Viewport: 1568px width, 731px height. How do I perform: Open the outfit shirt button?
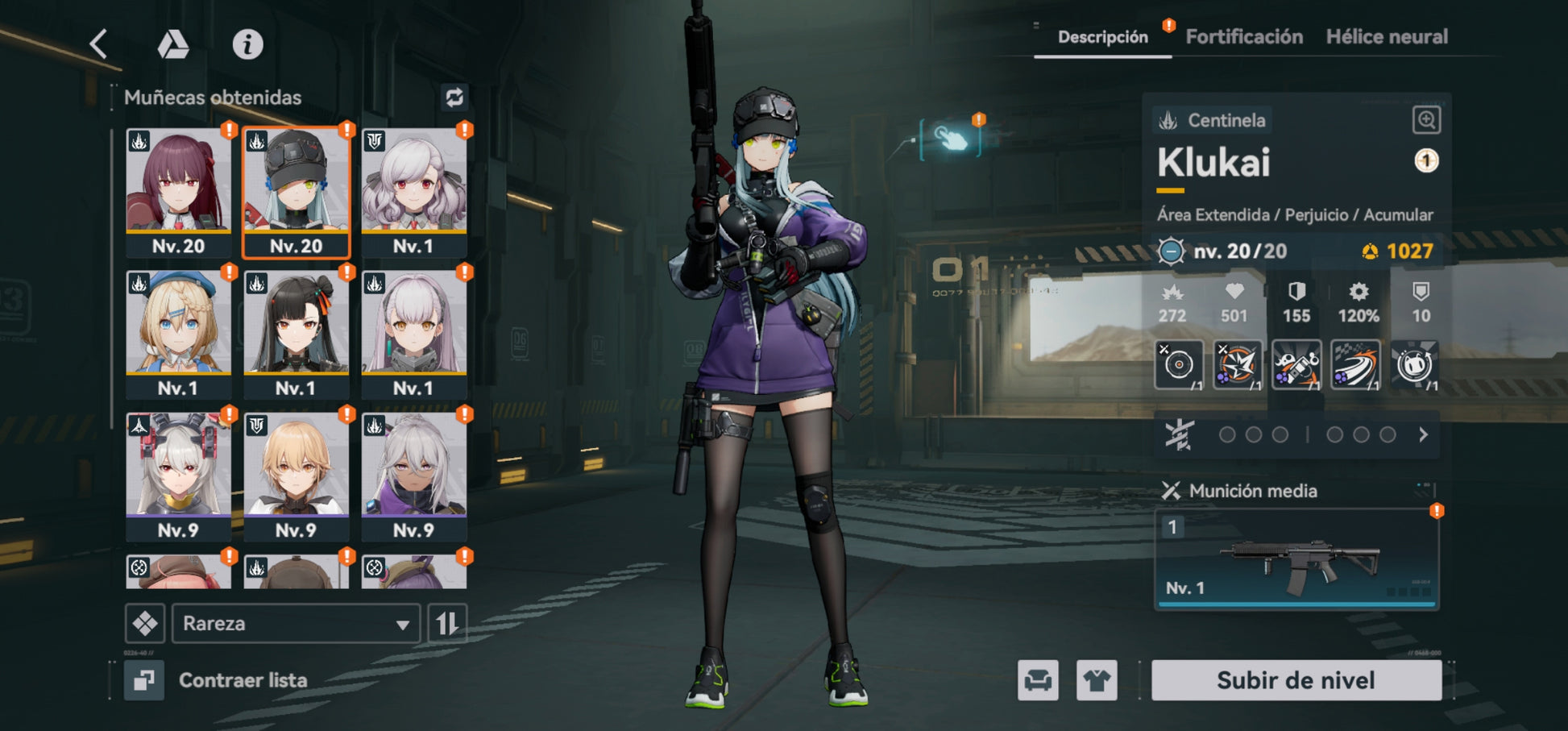(x=1097, y=680)
